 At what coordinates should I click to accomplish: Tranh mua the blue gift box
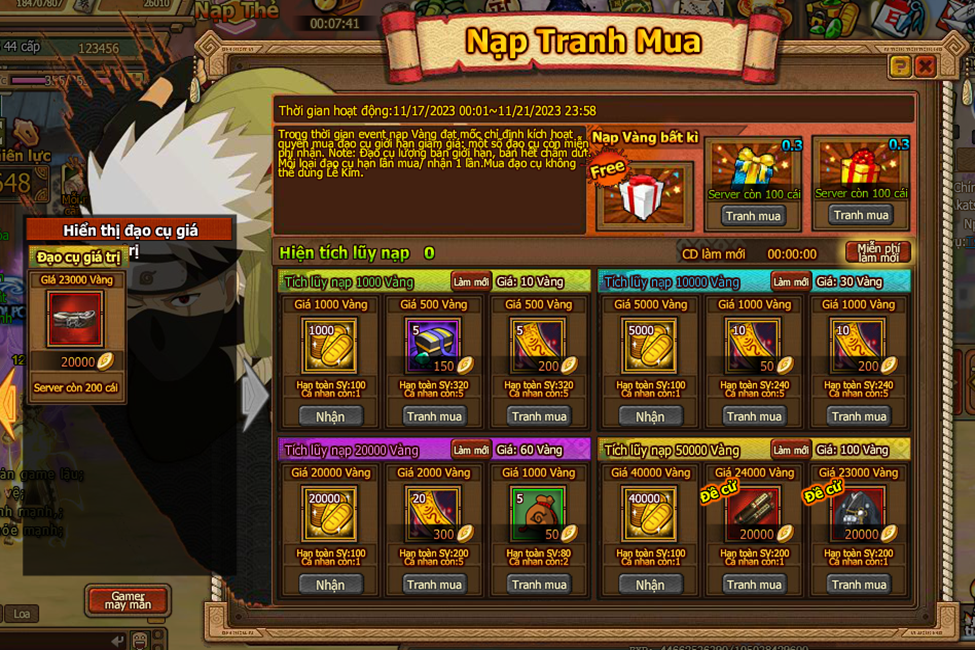click(x=753, y=215)
